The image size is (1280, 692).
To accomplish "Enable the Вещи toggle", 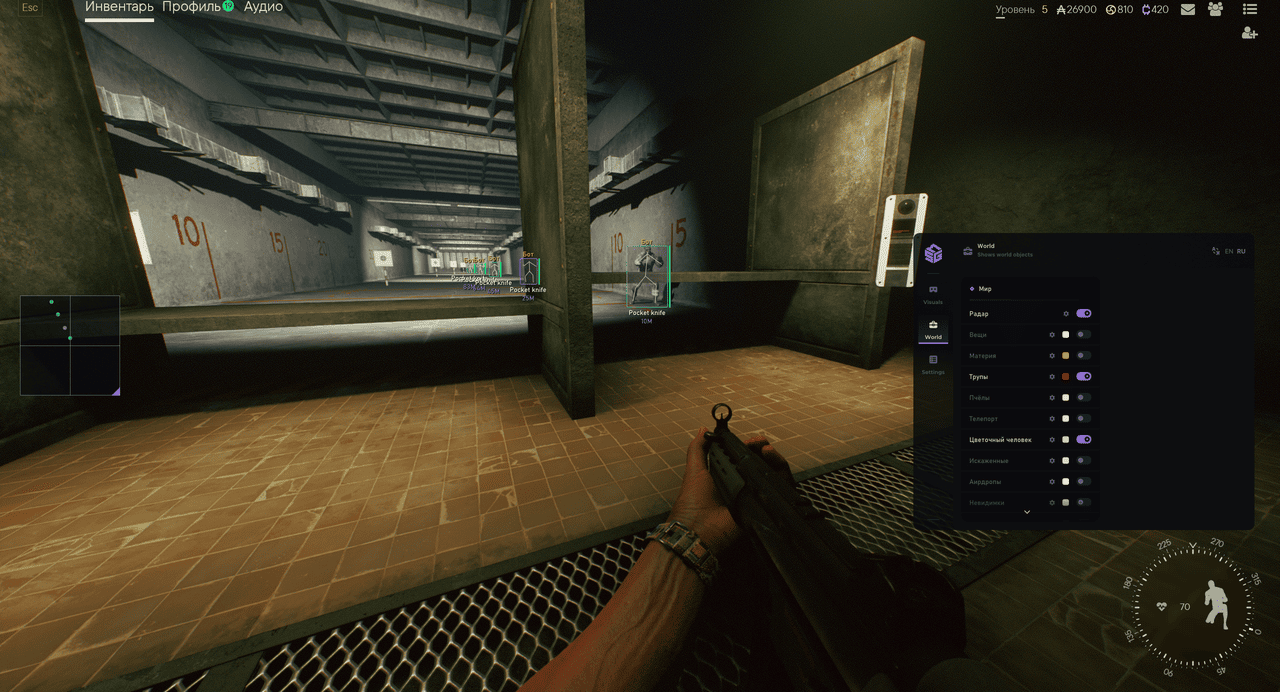I will 1083,335.
